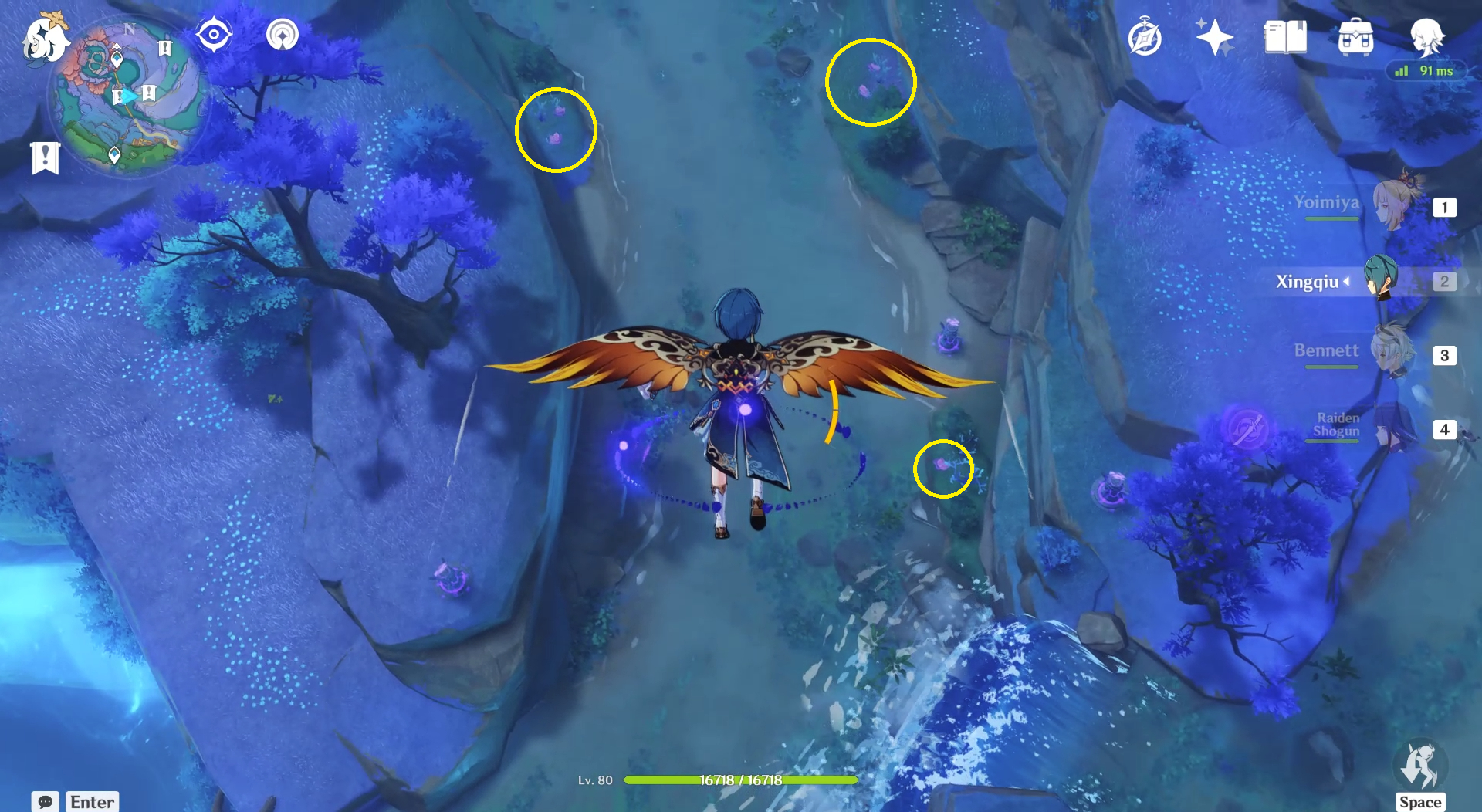Open the Wish star icon
This screenshot has height=812, width=1482.
(x=1214, y=35)
